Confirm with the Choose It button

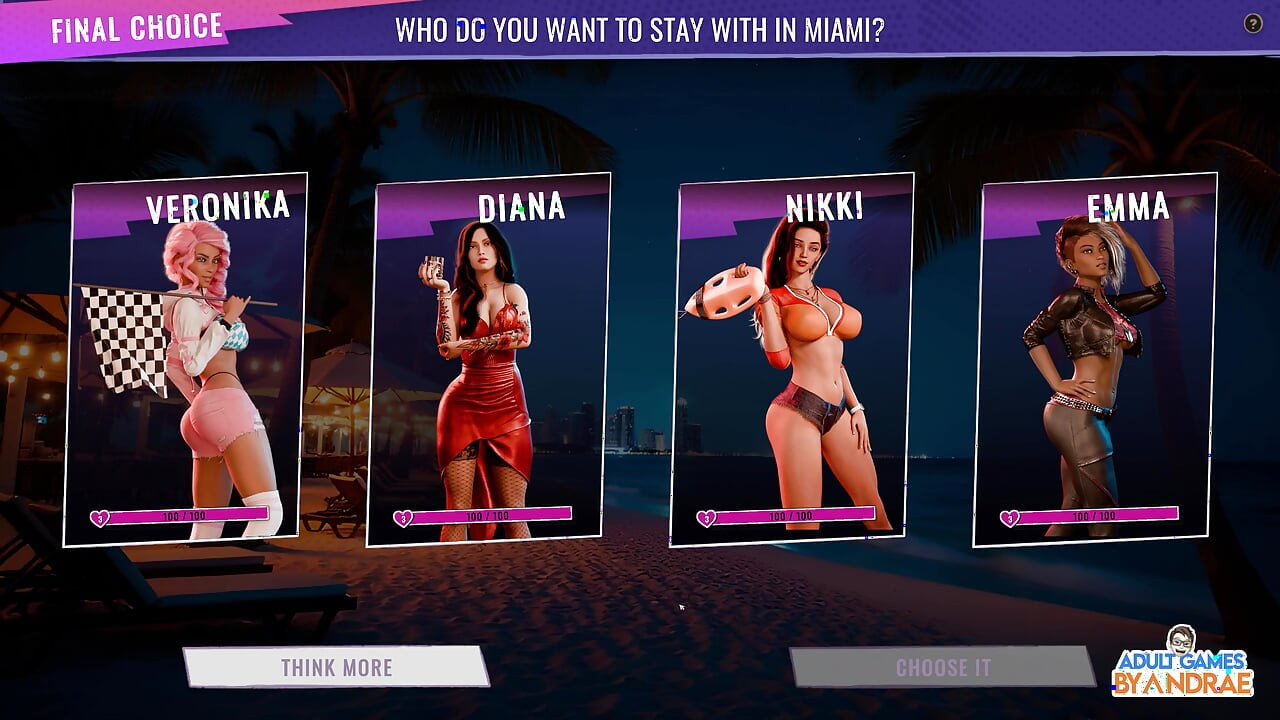coord(942,667)
